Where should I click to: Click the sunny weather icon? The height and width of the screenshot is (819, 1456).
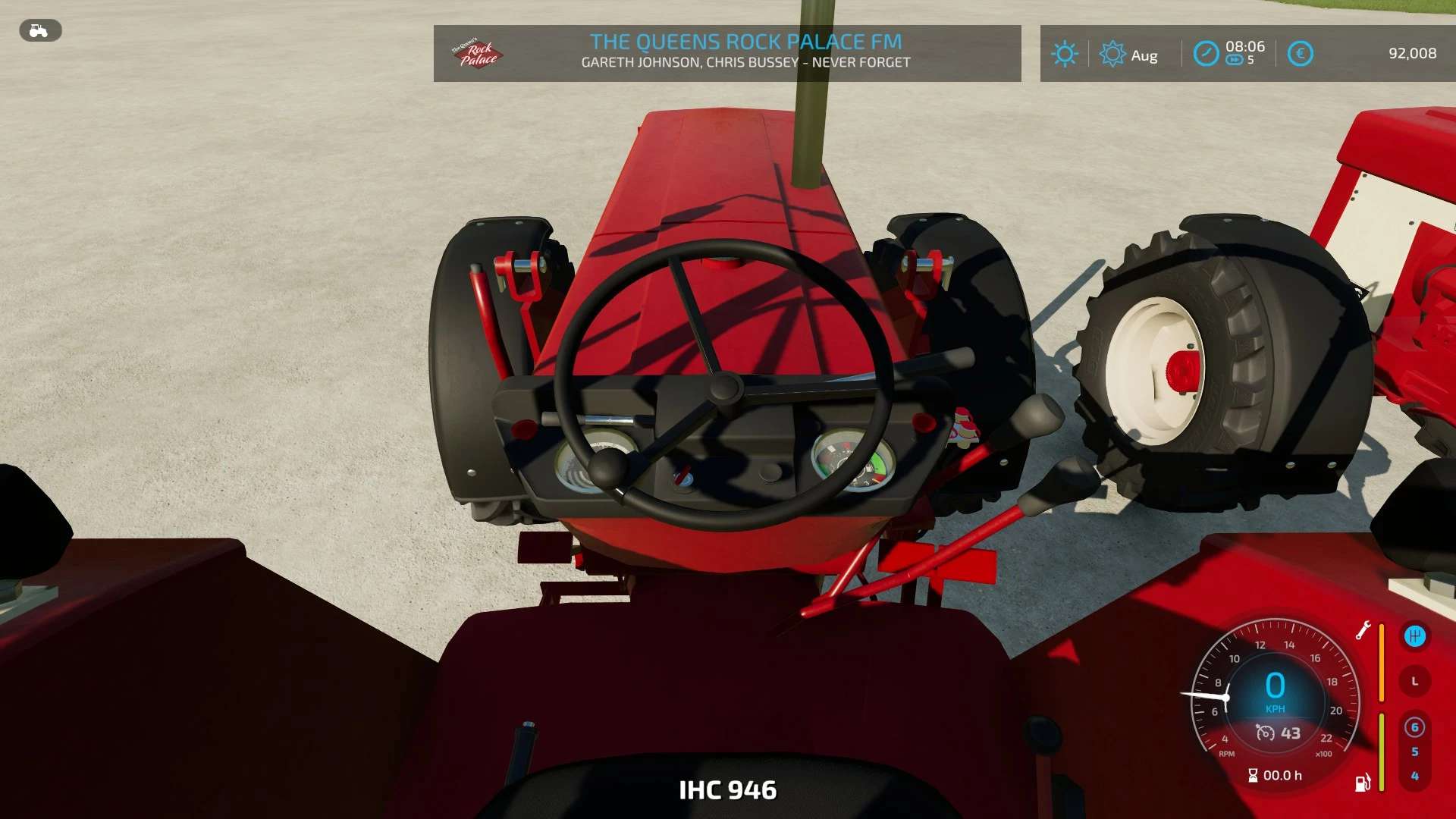coord(1065,54)
